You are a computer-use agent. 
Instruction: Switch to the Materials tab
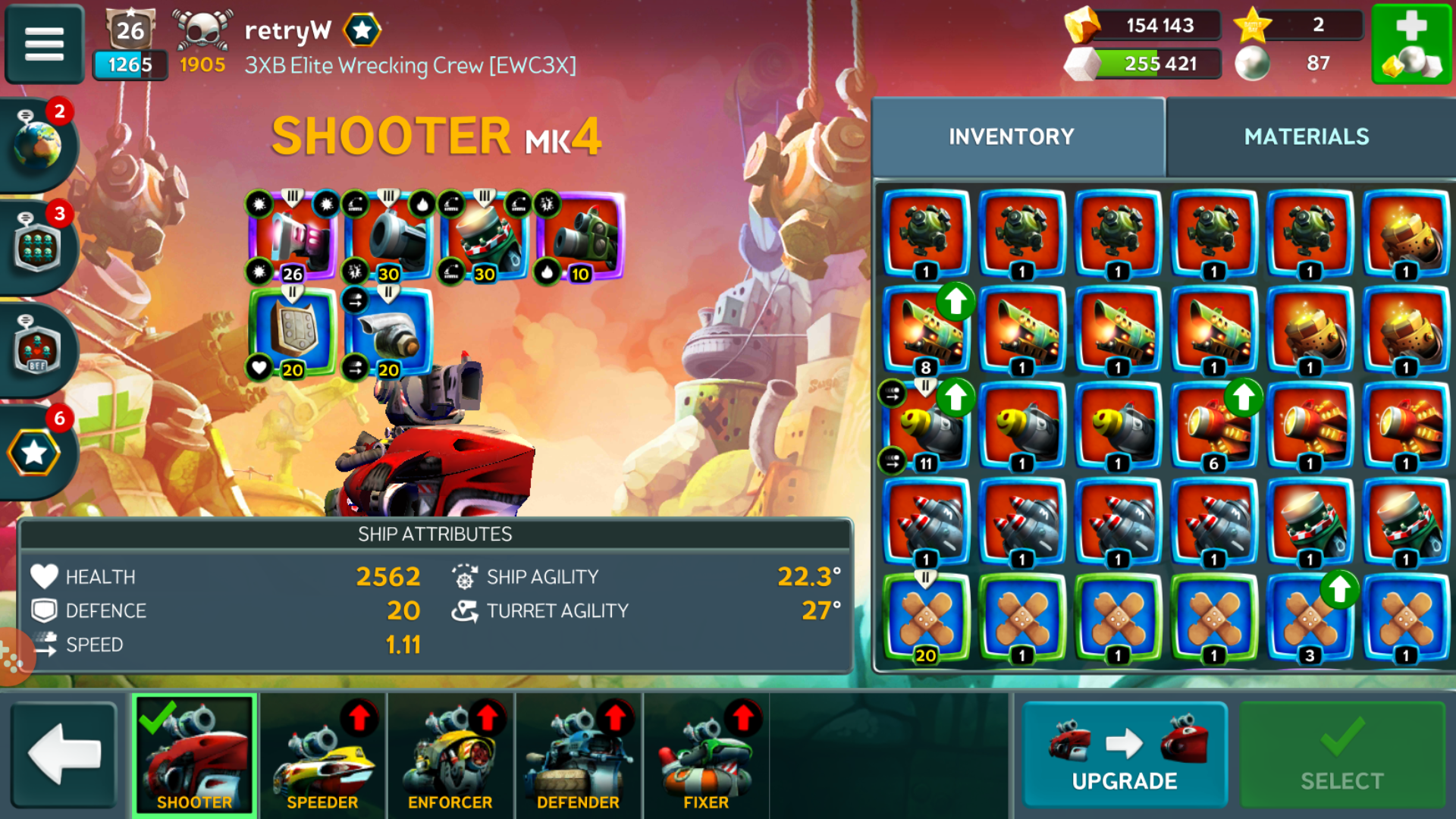pyautogui.click(x=1306, y=136)
